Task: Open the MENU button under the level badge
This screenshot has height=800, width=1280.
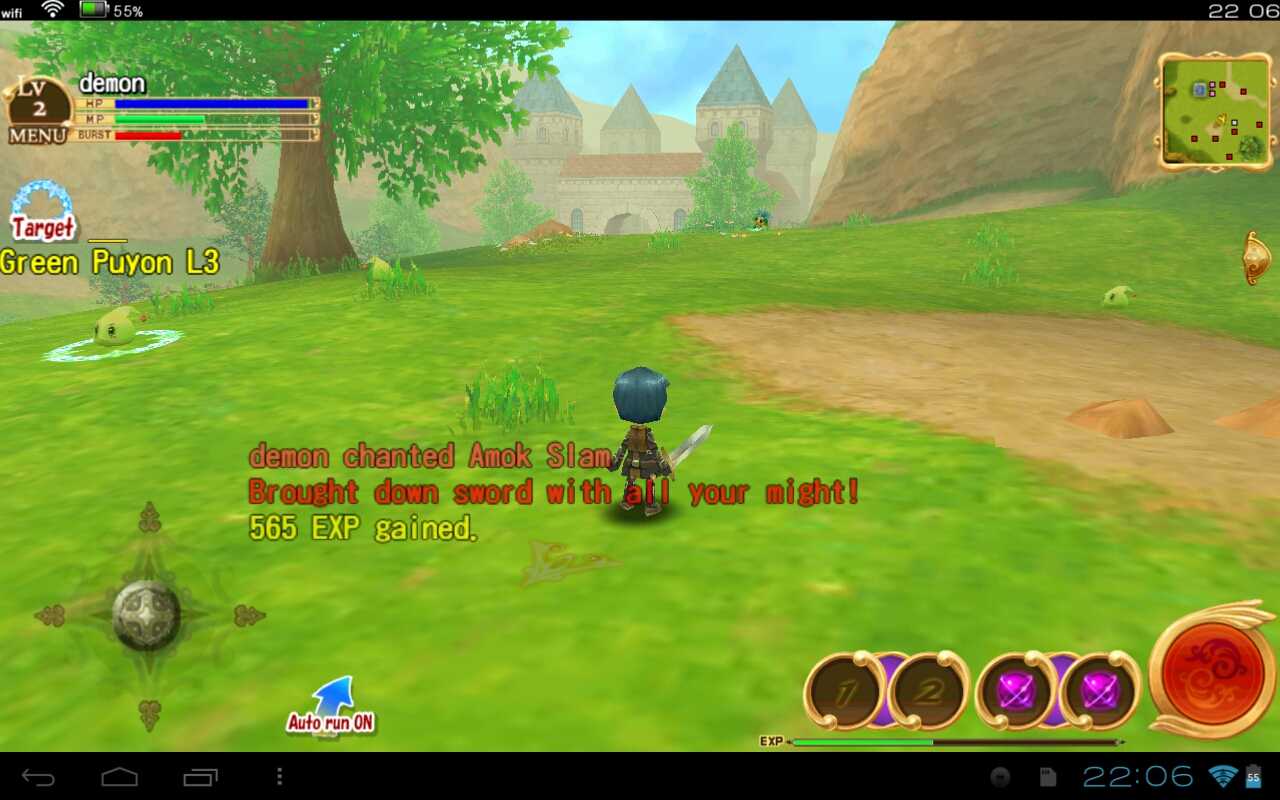Action: click(38, 135)
